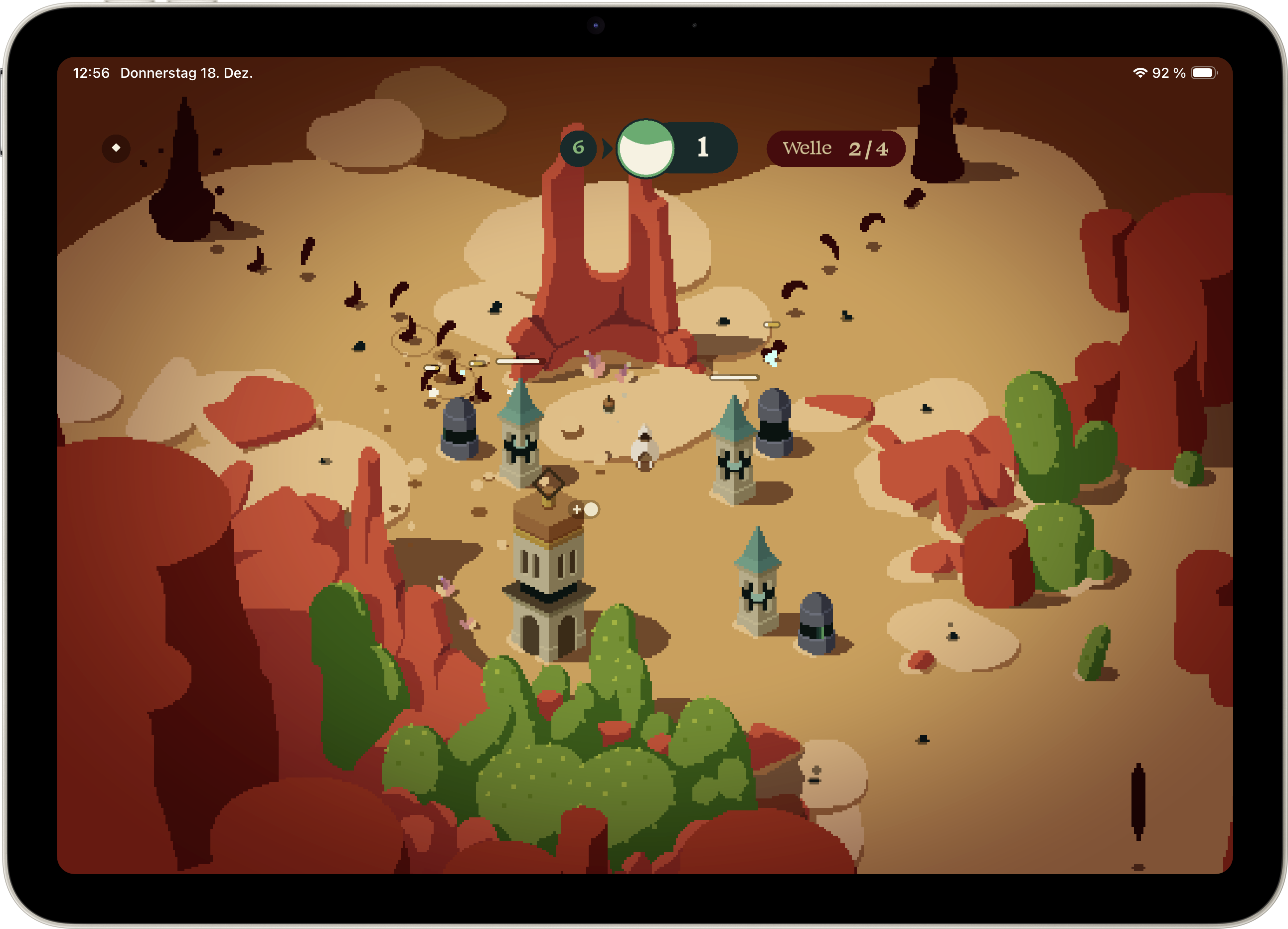The height and width of the screenshot is (929, 1288).
Task: Tap the plus orb bubble beside the tower
Action: [584, 509]
